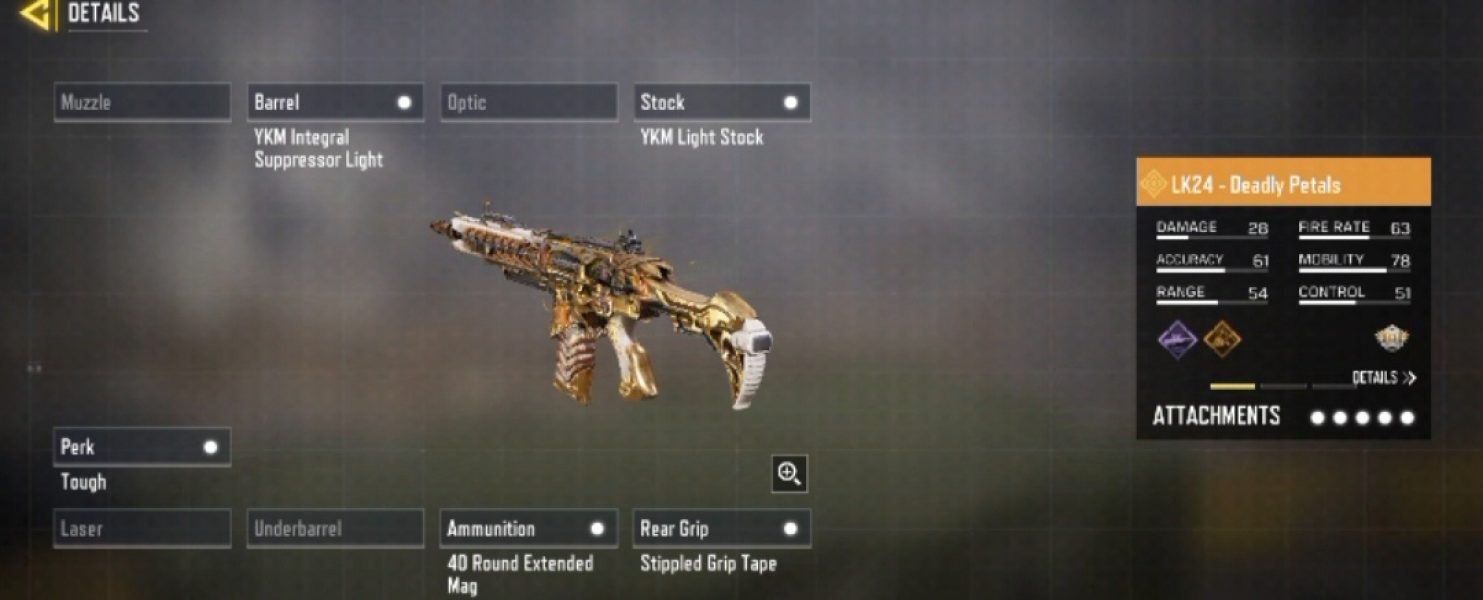Select the Ammunition attachment slot
This screenshot has width=1483, height=600.
[528, 528]
